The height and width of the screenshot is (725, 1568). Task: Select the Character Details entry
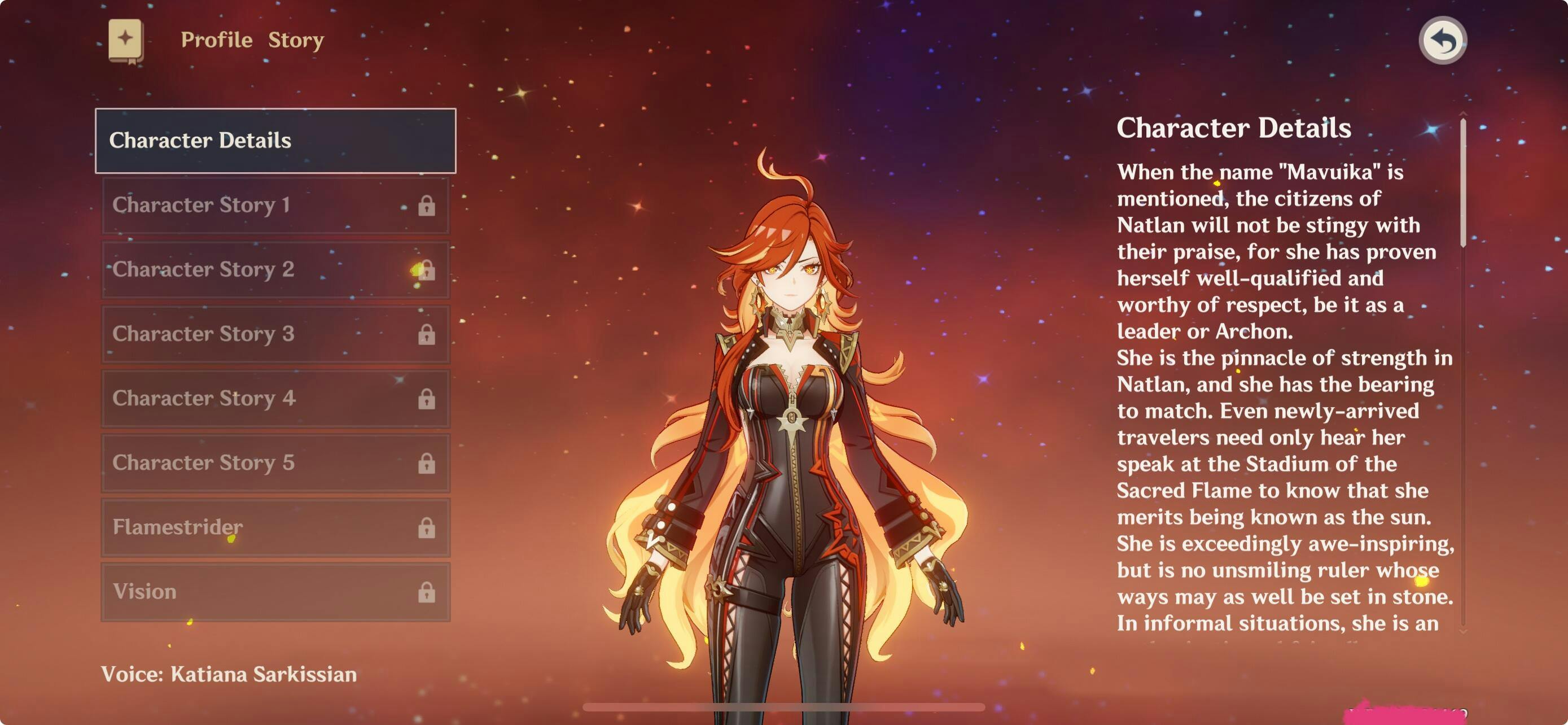pos(275,141)
